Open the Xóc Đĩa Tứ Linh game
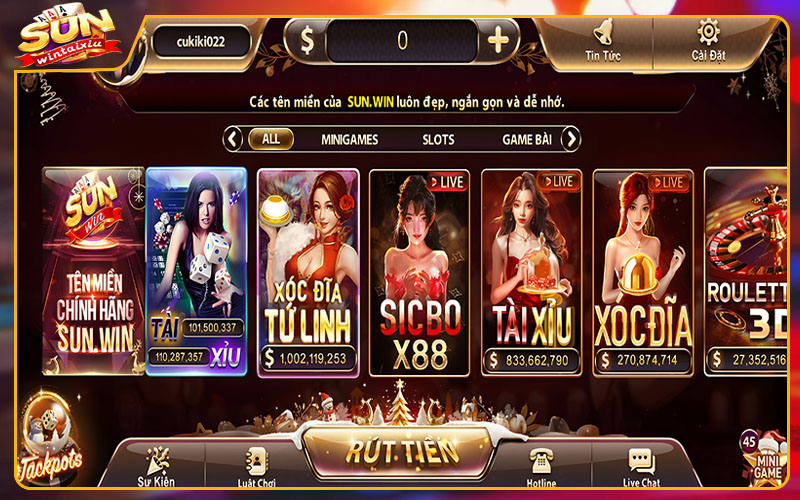This screenshot has height=500, width=800. (x=308, y=270)
